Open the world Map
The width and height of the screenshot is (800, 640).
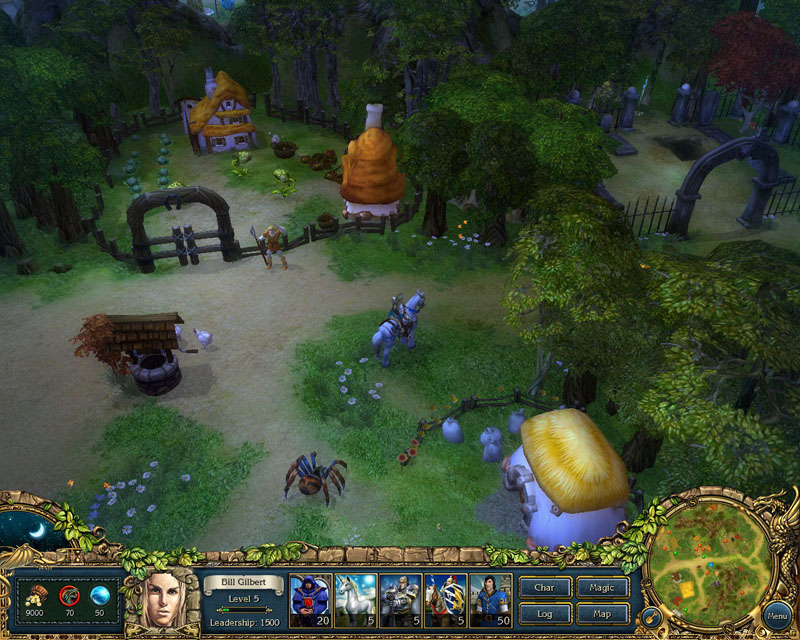click(603, 613)
